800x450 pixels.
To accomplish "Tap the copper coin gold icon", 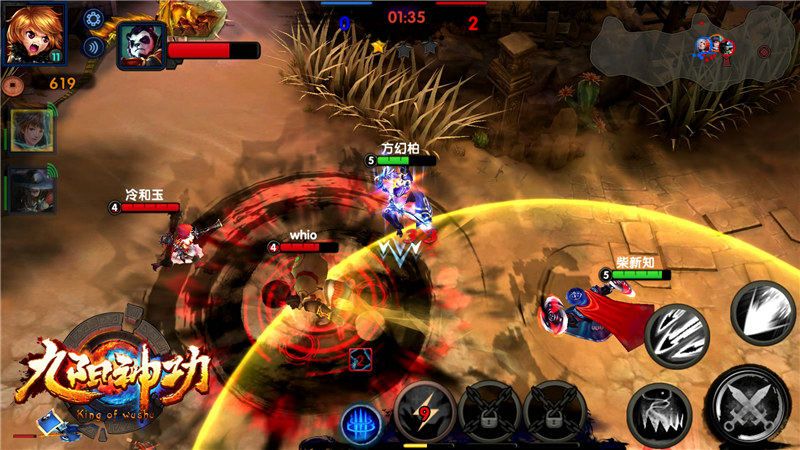I will [12, 85].
